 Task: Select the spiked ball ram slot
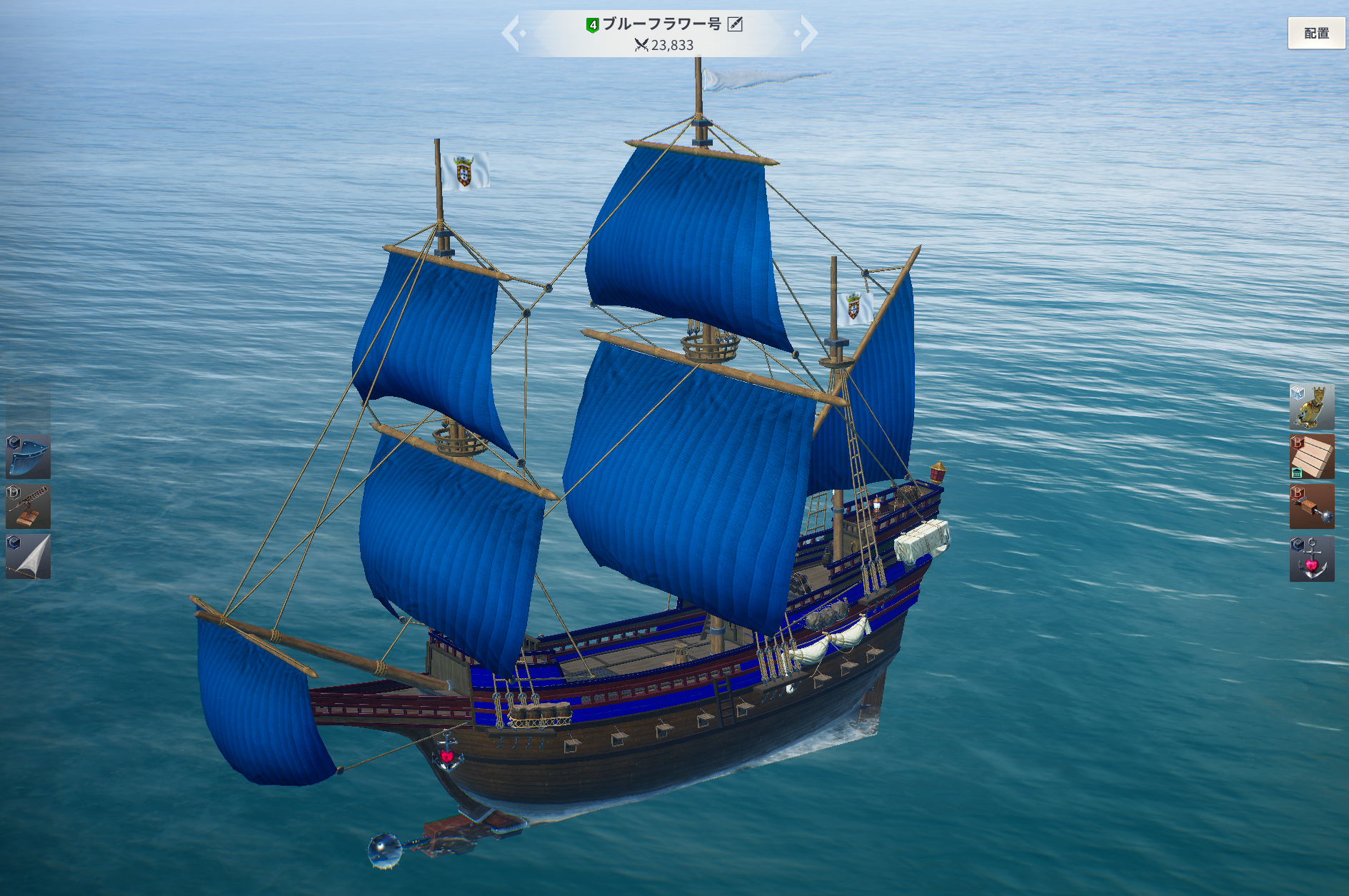(x=1312, y=506)
